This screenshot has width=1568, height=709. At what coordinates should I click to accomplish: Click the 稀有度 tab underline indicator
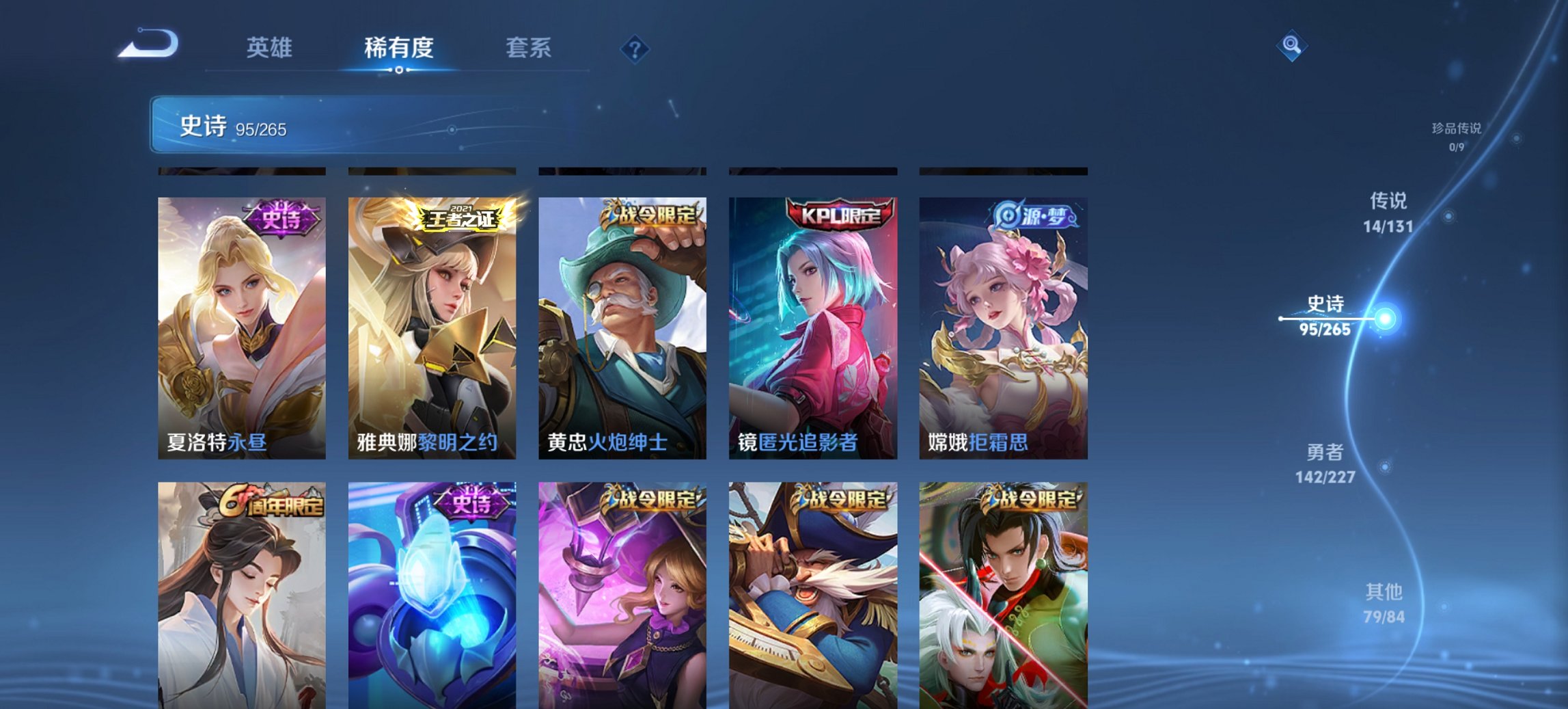coord(400,69)
